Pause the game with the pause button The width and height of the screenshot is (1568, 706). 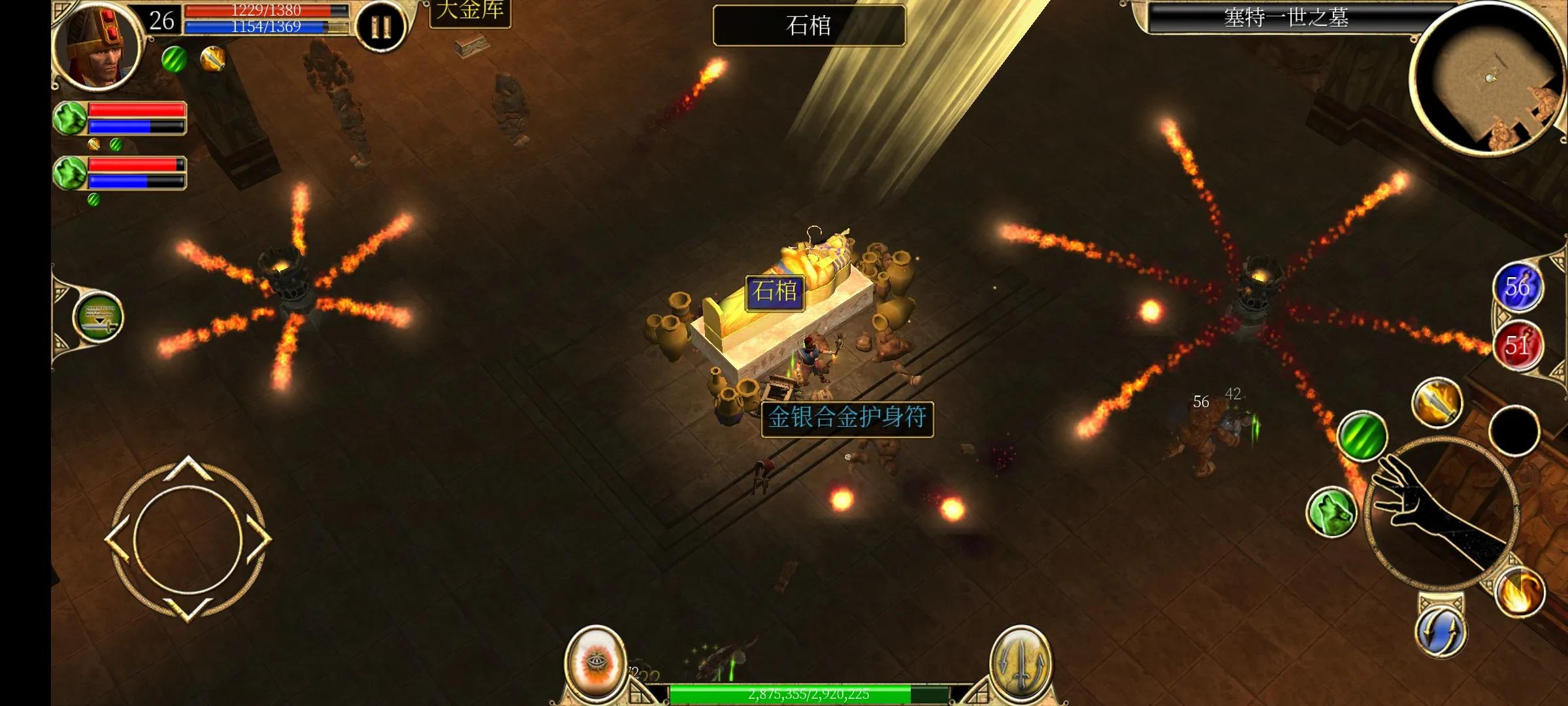tap(381, 27)
